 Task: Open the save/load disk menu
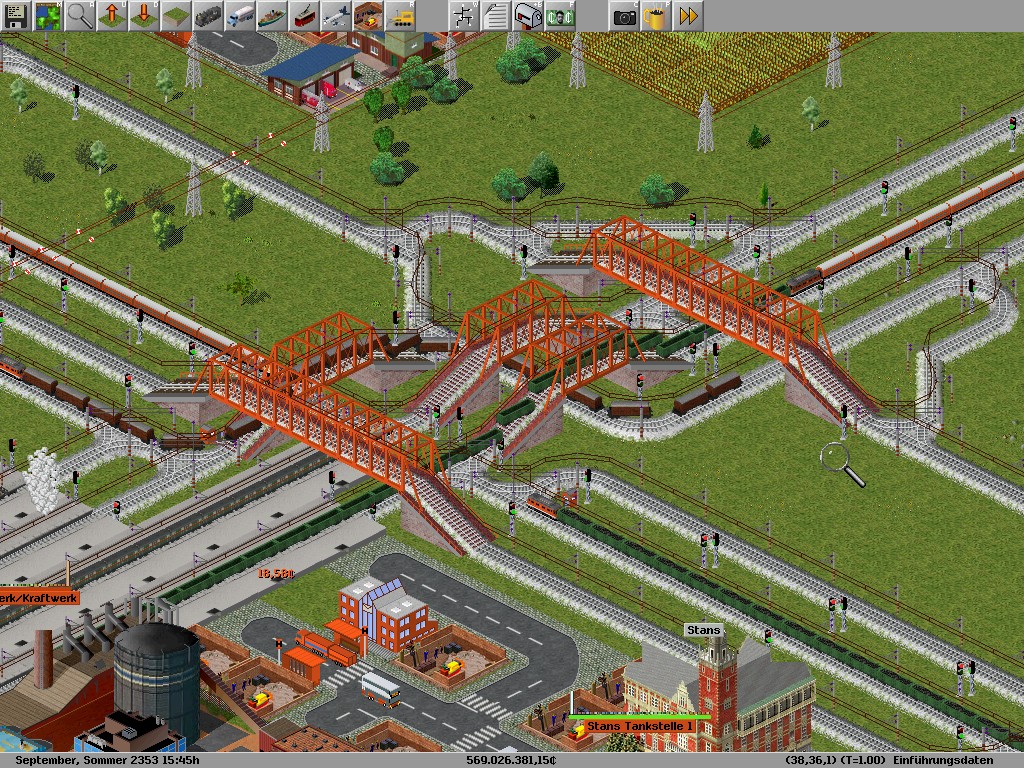coord(16,16)
